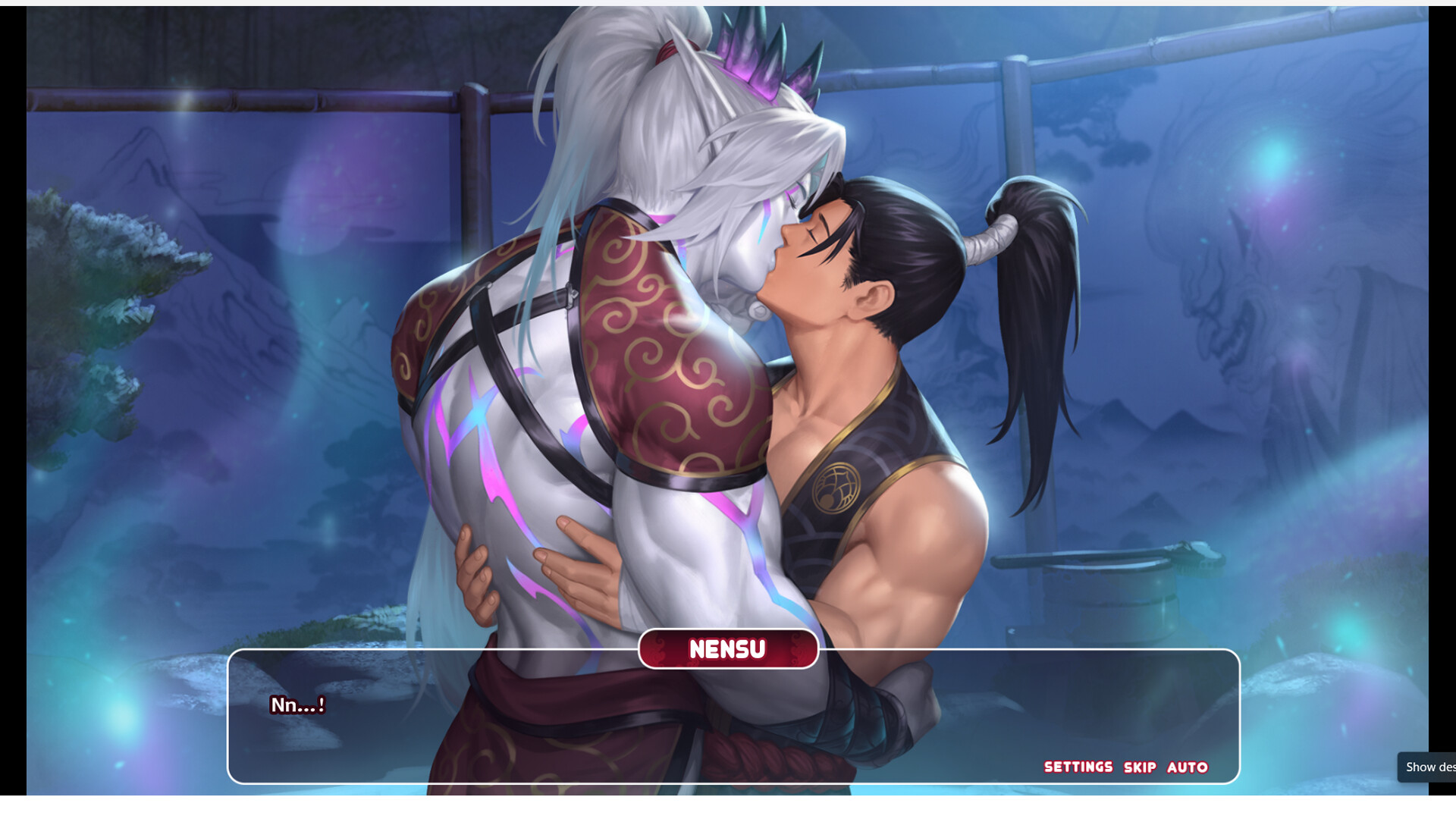Click the character name banner above the textbox

727,648
